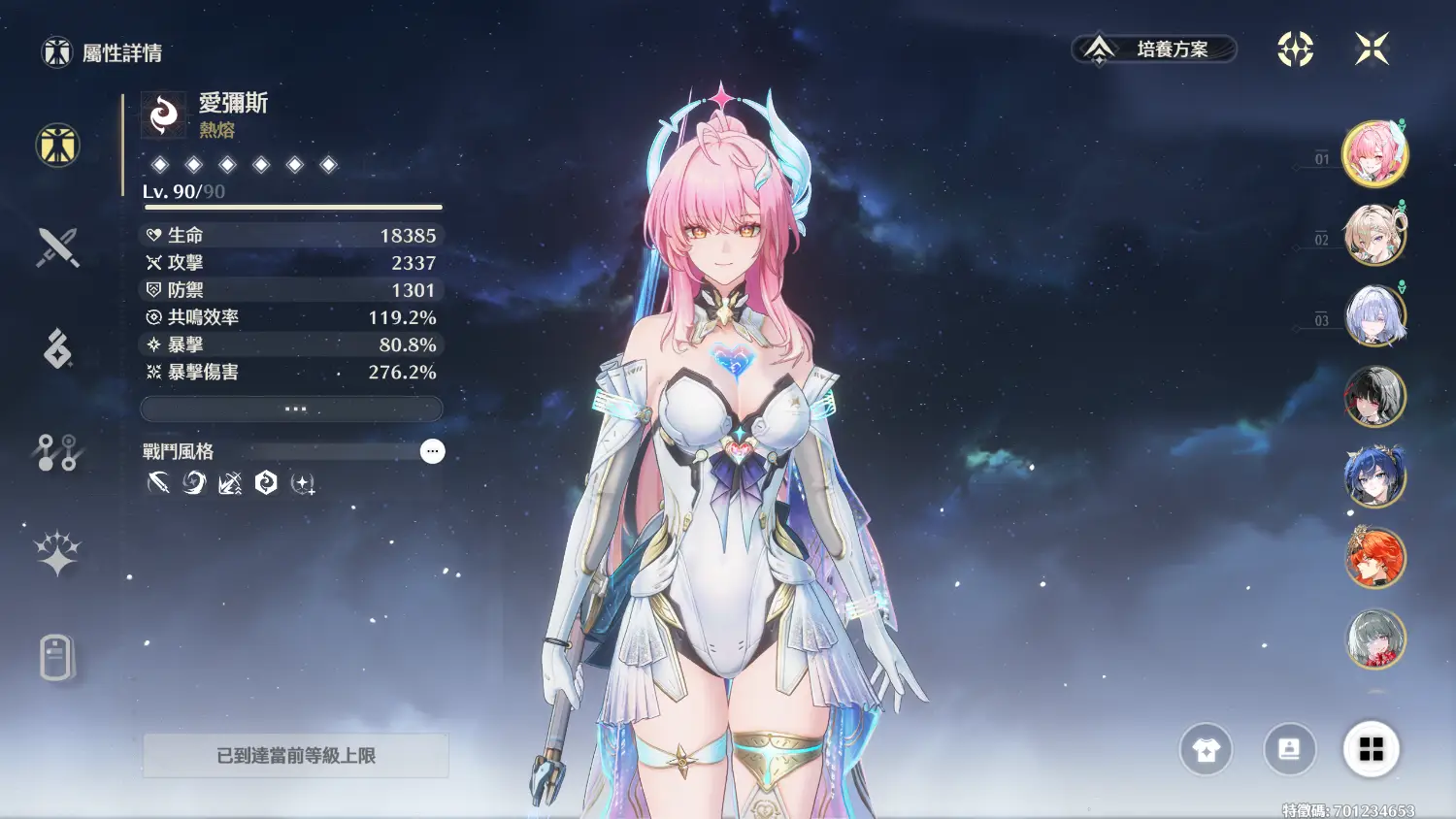Open the four-square grid view button
Screen dimensions: 1456x819
[x=1371, y=749]
